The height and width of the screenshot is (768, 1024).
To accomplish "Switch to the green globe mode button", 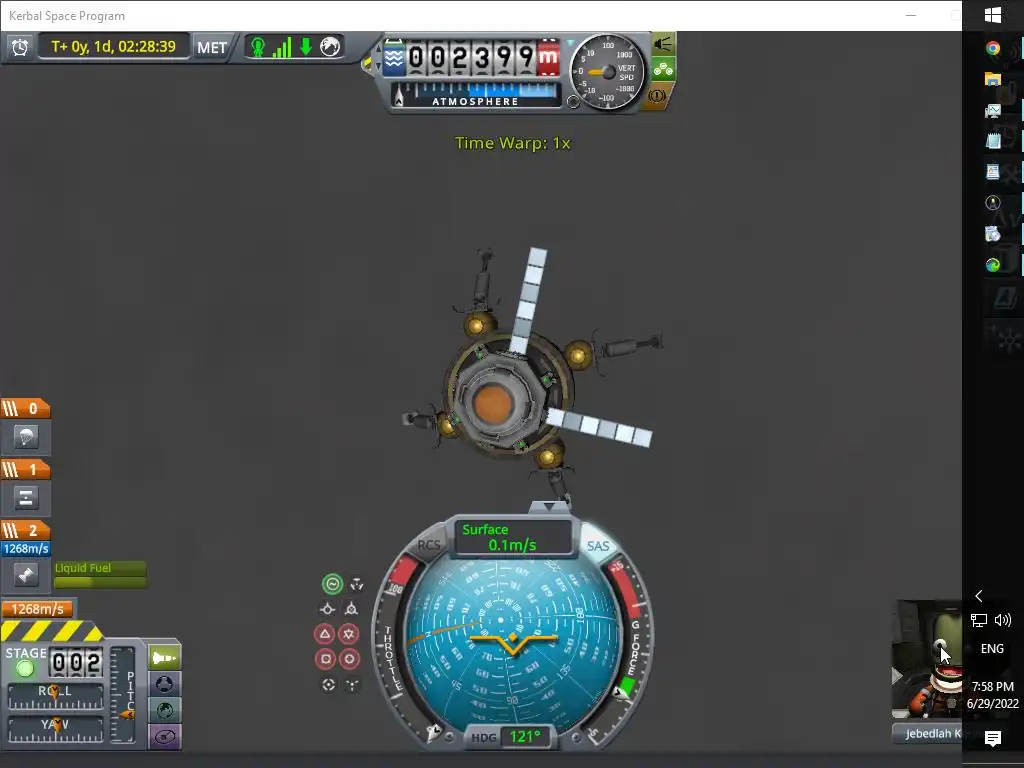I will coord(164,711).
